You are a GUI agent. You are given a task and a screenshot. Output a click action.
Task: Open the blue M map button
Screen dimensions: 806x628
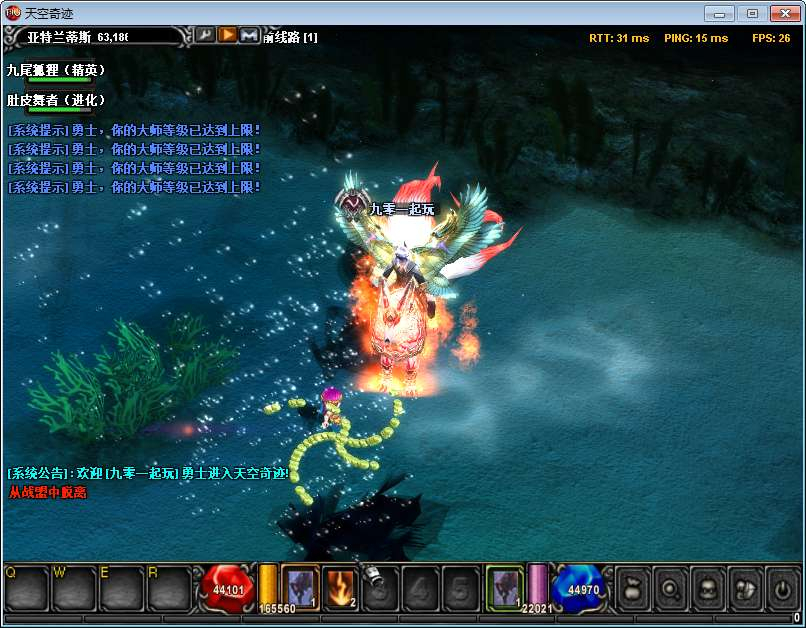point(249,35)
